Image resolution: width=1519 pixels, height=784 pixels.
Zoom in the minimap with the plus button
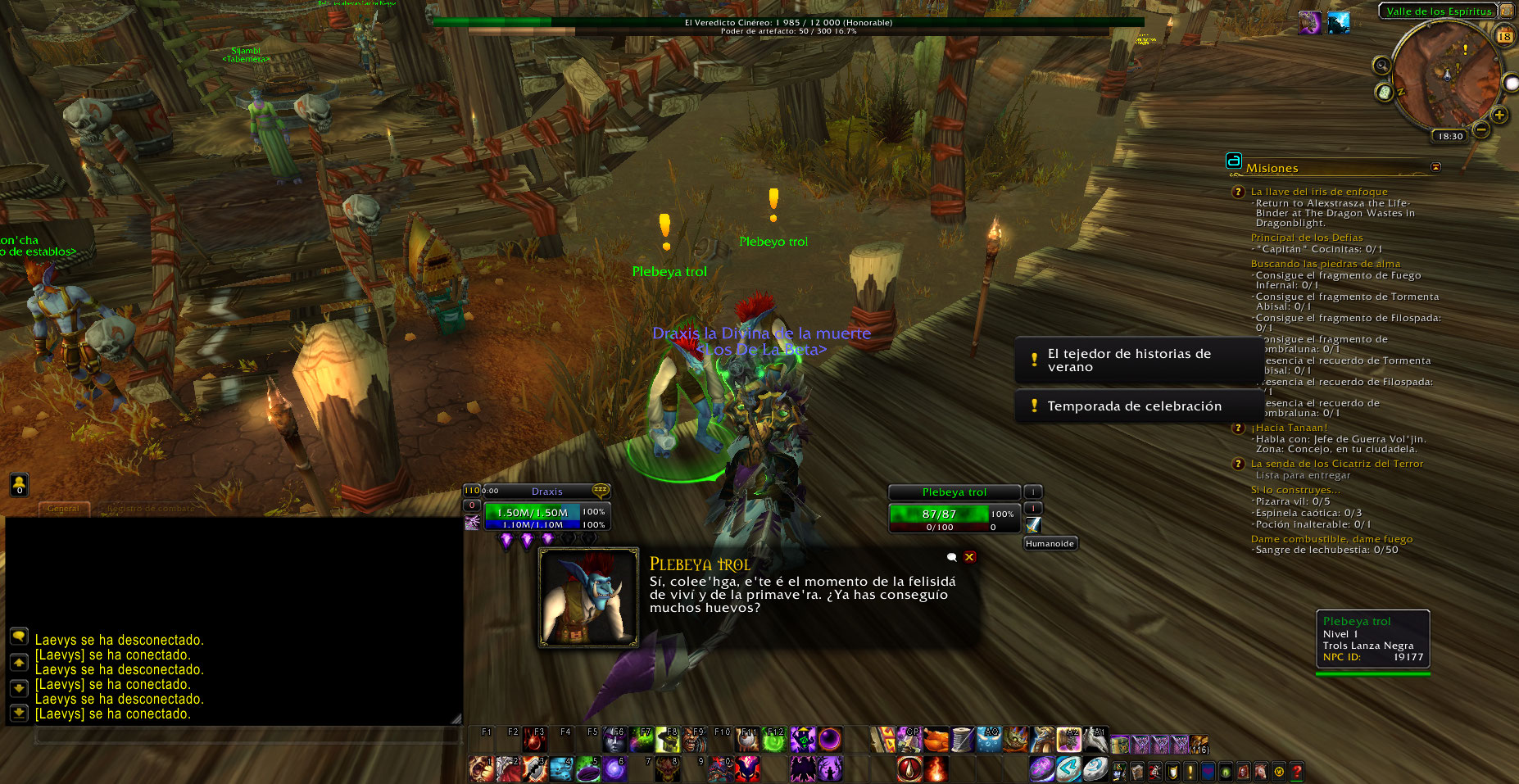tap(1499, 115)
